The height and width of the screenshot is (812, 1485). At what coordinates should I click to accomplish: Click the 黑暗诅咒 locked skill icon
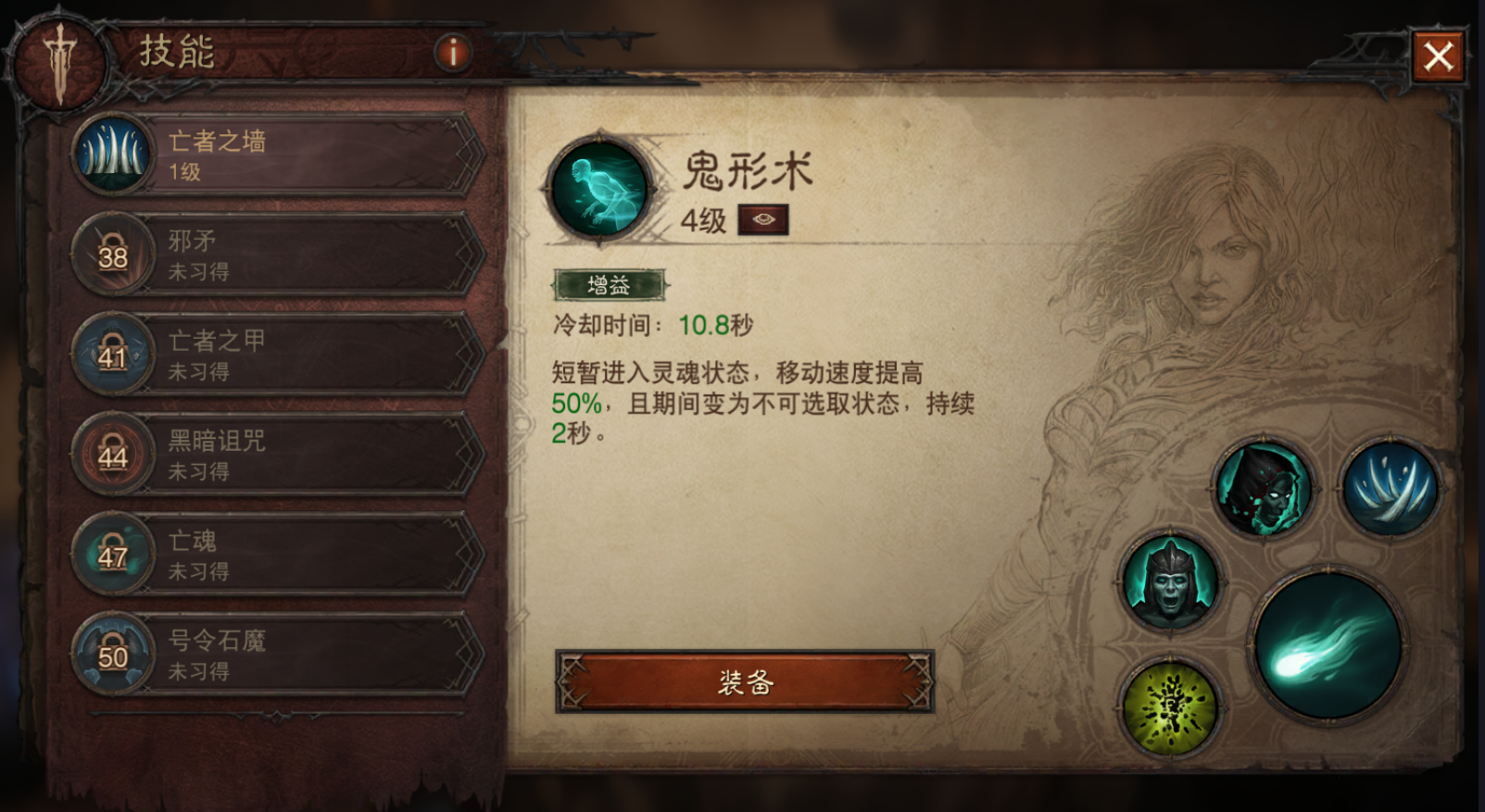click(x=113, y=456)
